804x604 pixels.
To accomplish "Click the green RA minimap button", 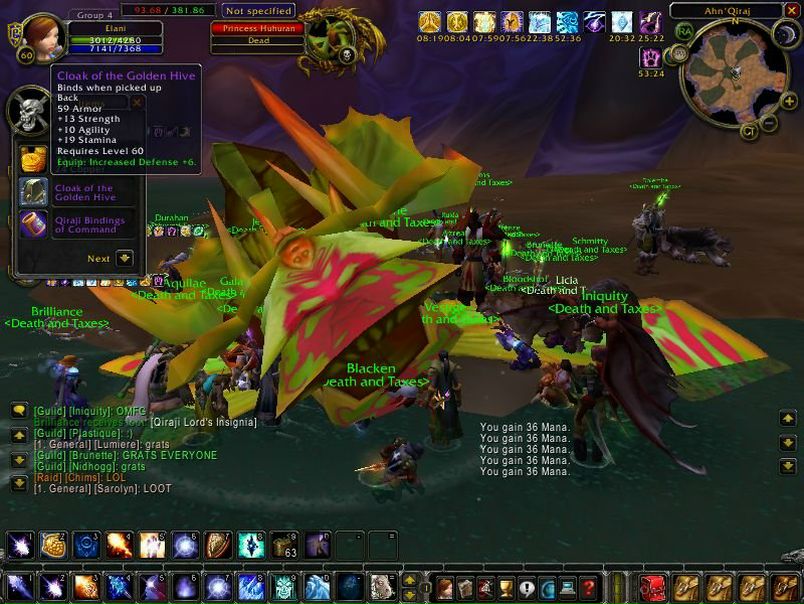I will [684, 32].
